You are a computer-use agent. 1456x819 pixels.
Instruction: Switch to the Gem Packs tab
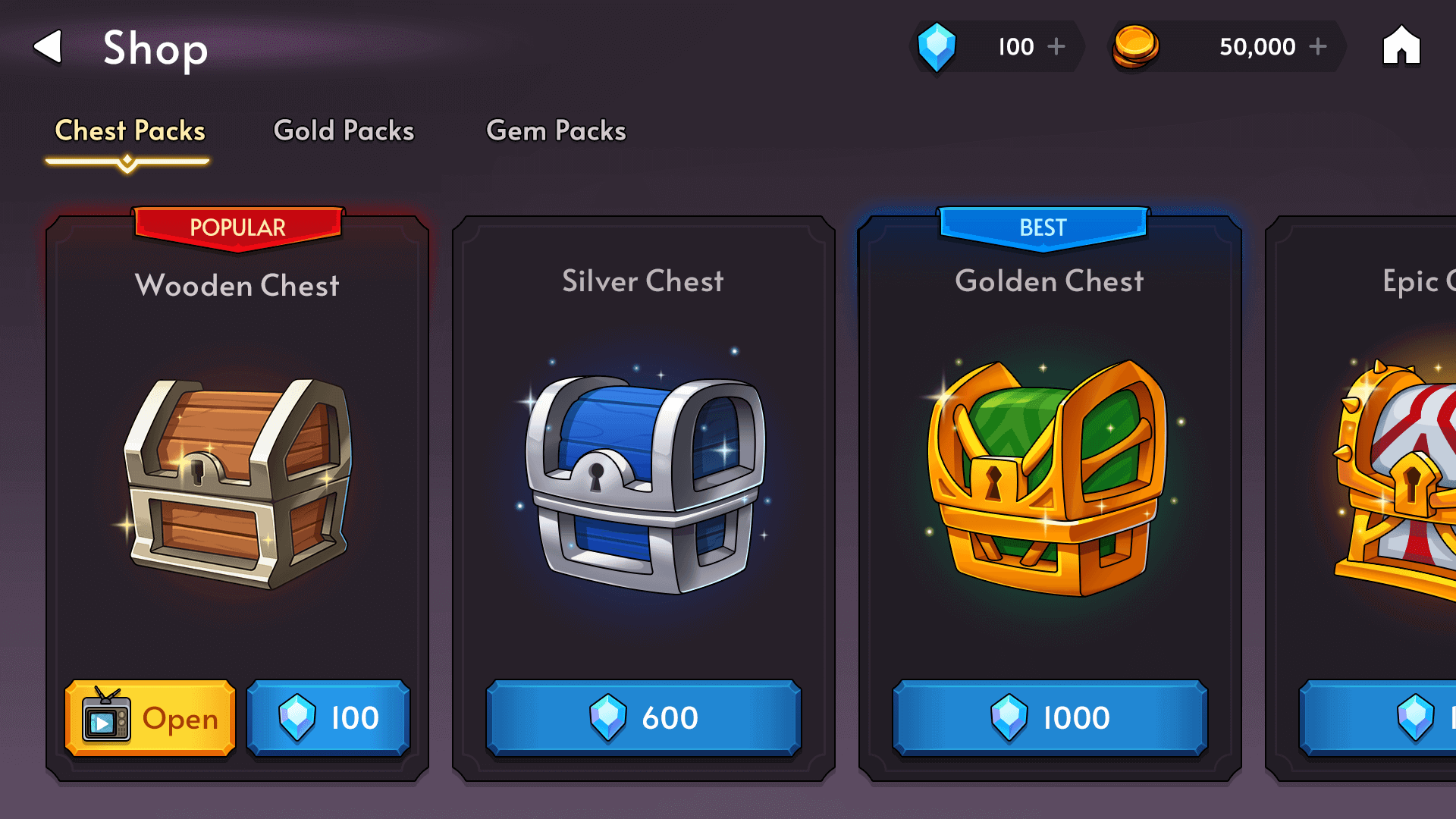pos(556,130)
